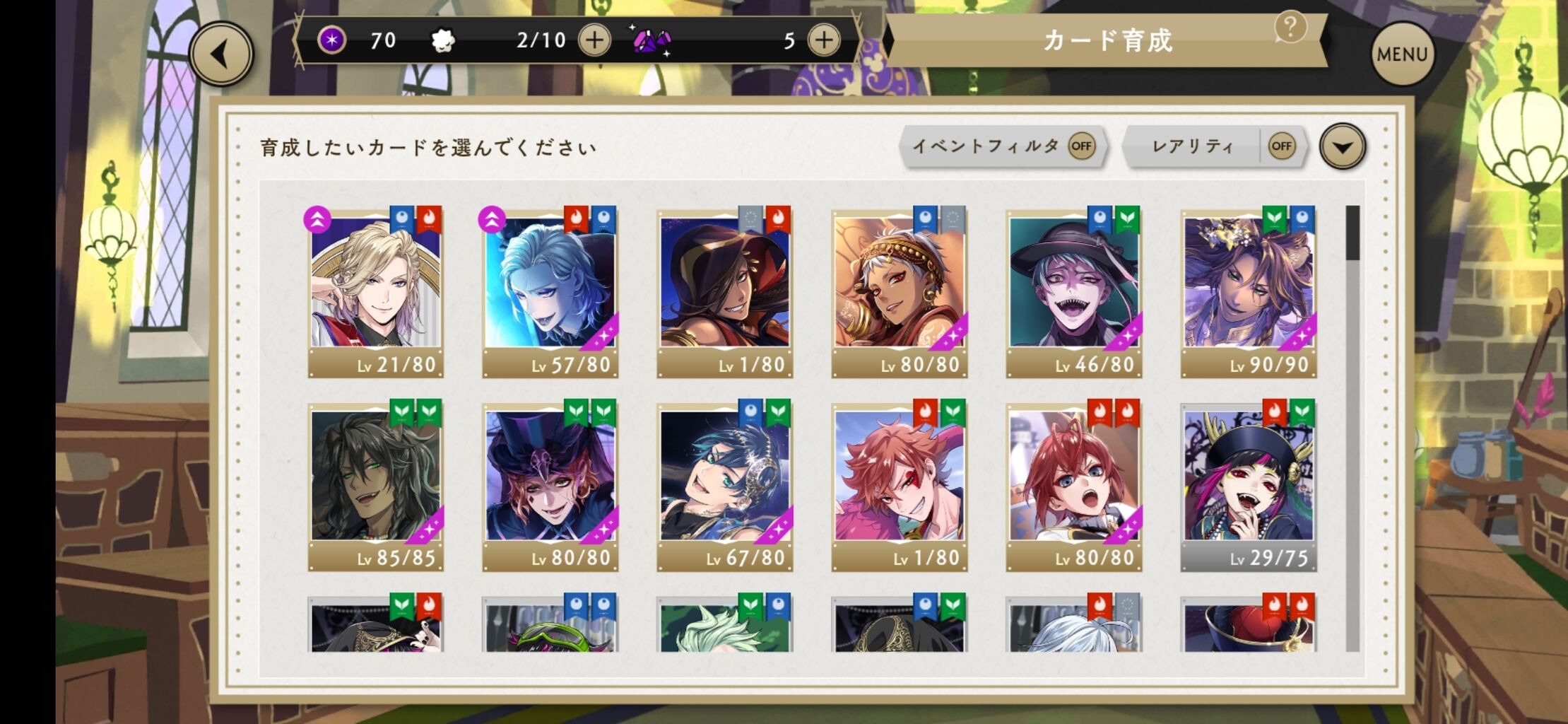The width and height of the screenshot is (1568, 724).
Task: Open the help question mark icon
Action: [x=1292, y=28]
